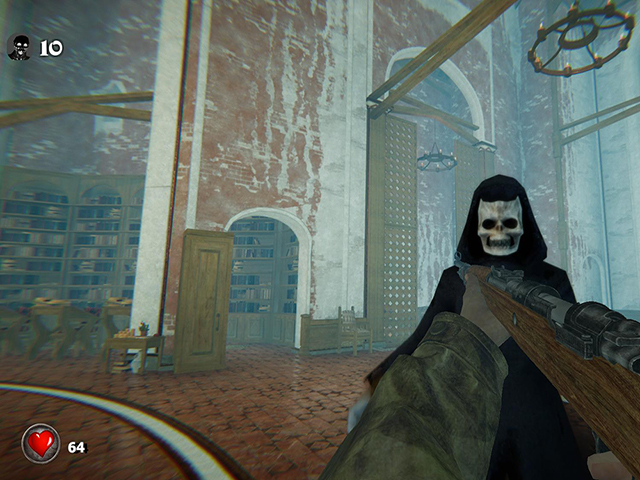The image size is (640, 480).
Task: Select the red heart health icon
Action: click(41, 445)
